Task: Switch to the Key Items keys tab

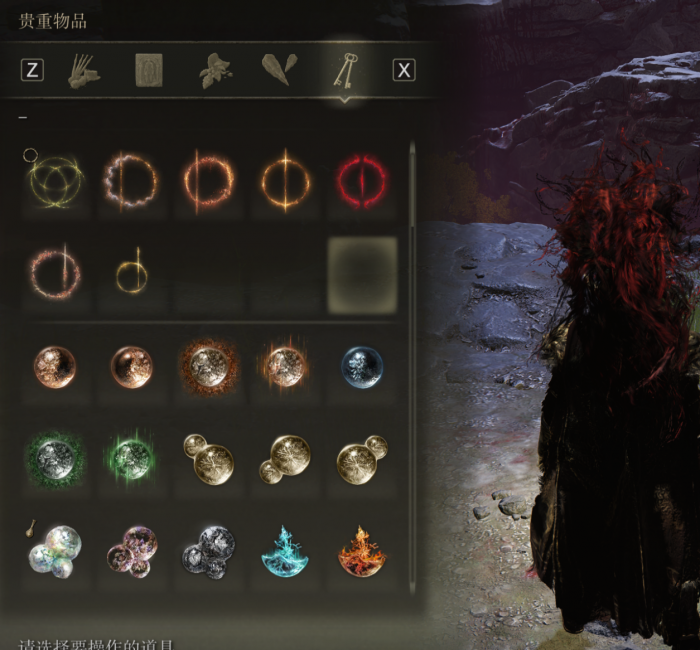Action: point(346,70)
